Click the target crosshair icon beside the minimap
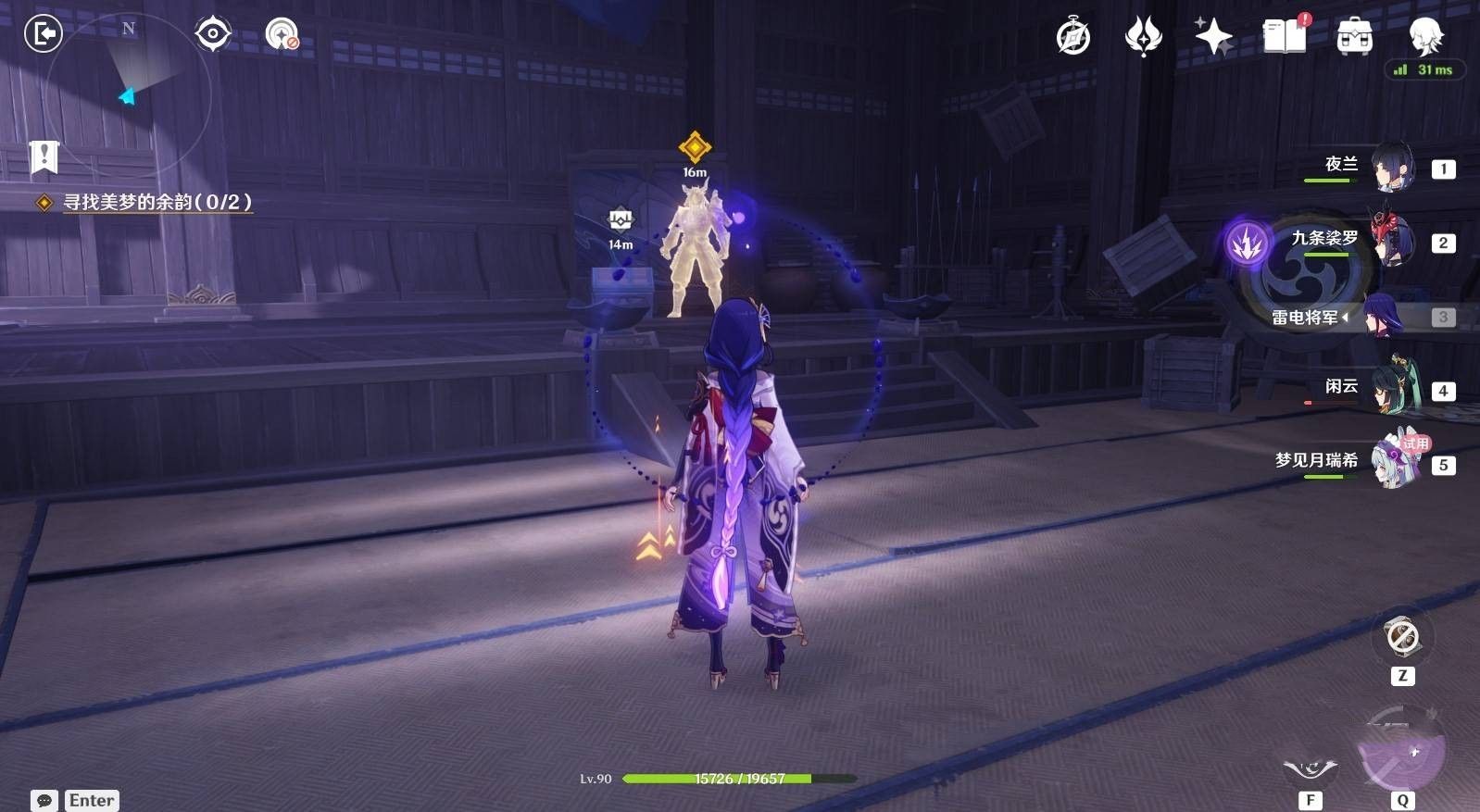 (213, 34)
